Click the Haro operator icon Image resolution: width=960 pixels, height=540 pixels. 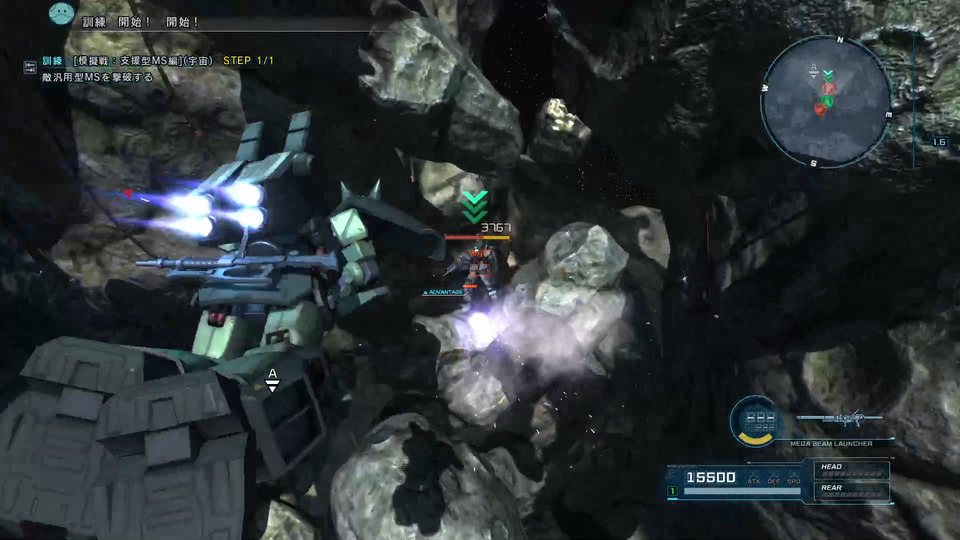click(62, 14)
